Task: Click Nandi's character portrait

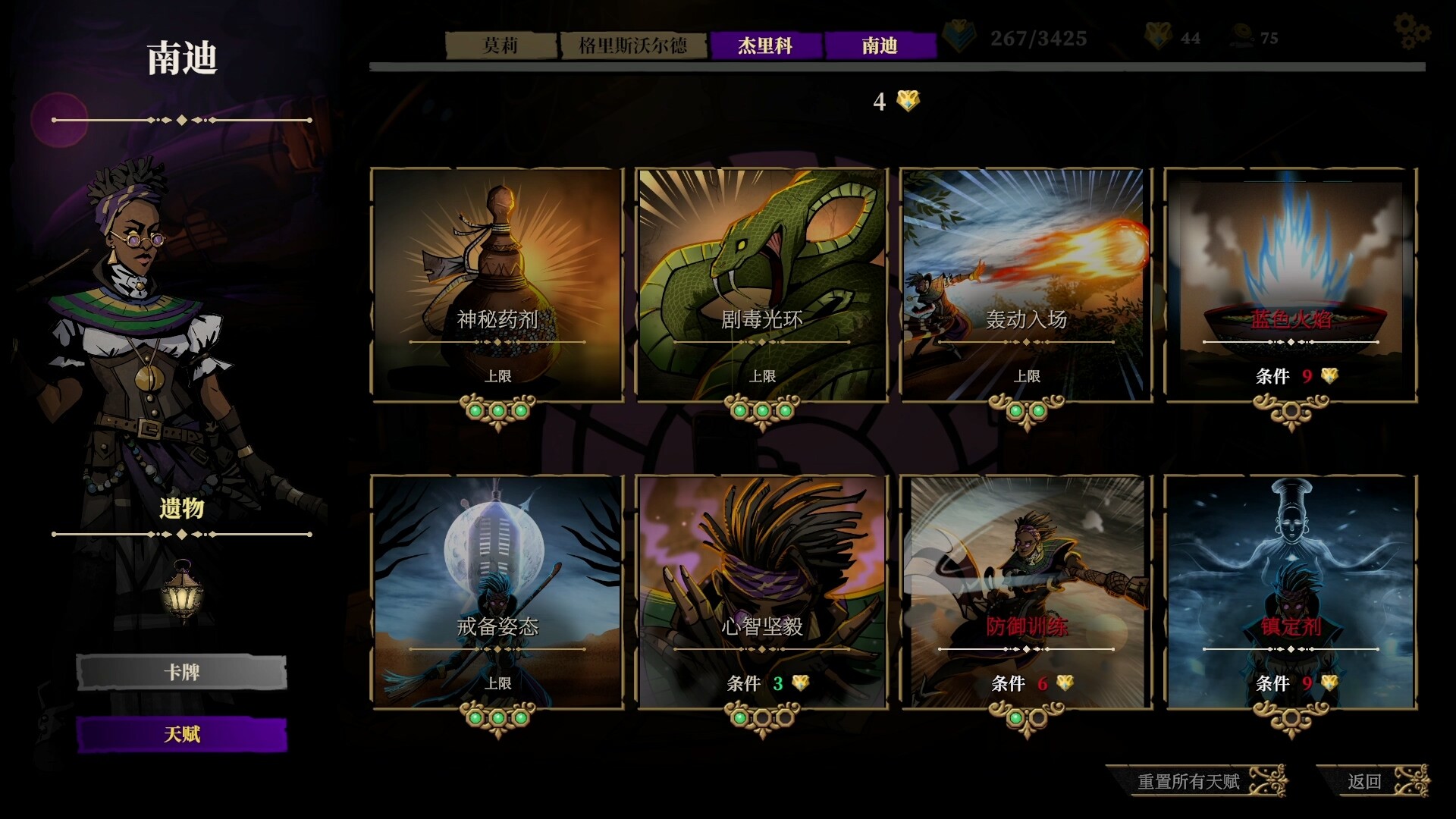Action: tap(136, 303)
